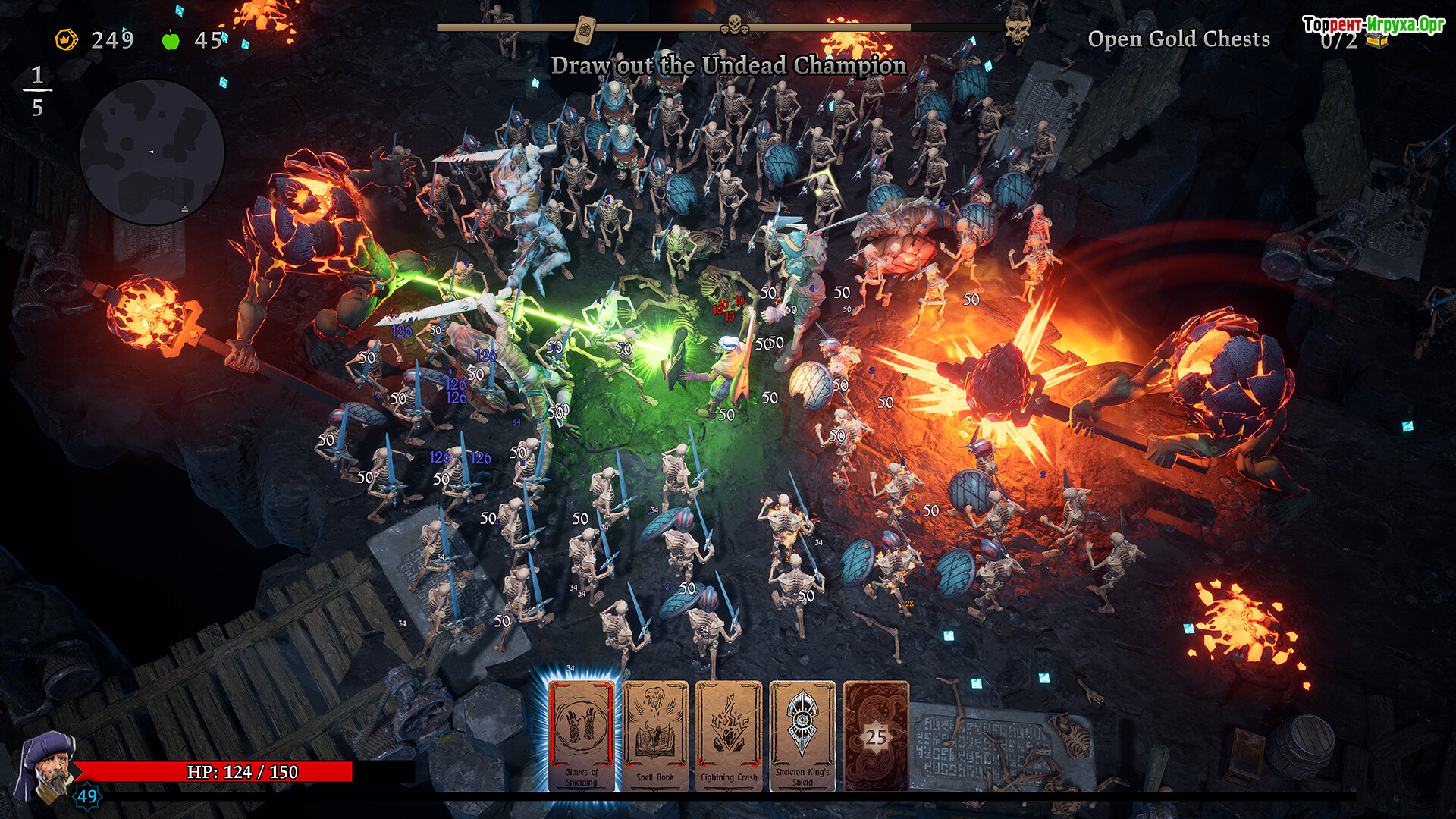Click the draw deck showing 25

[876, 736]
